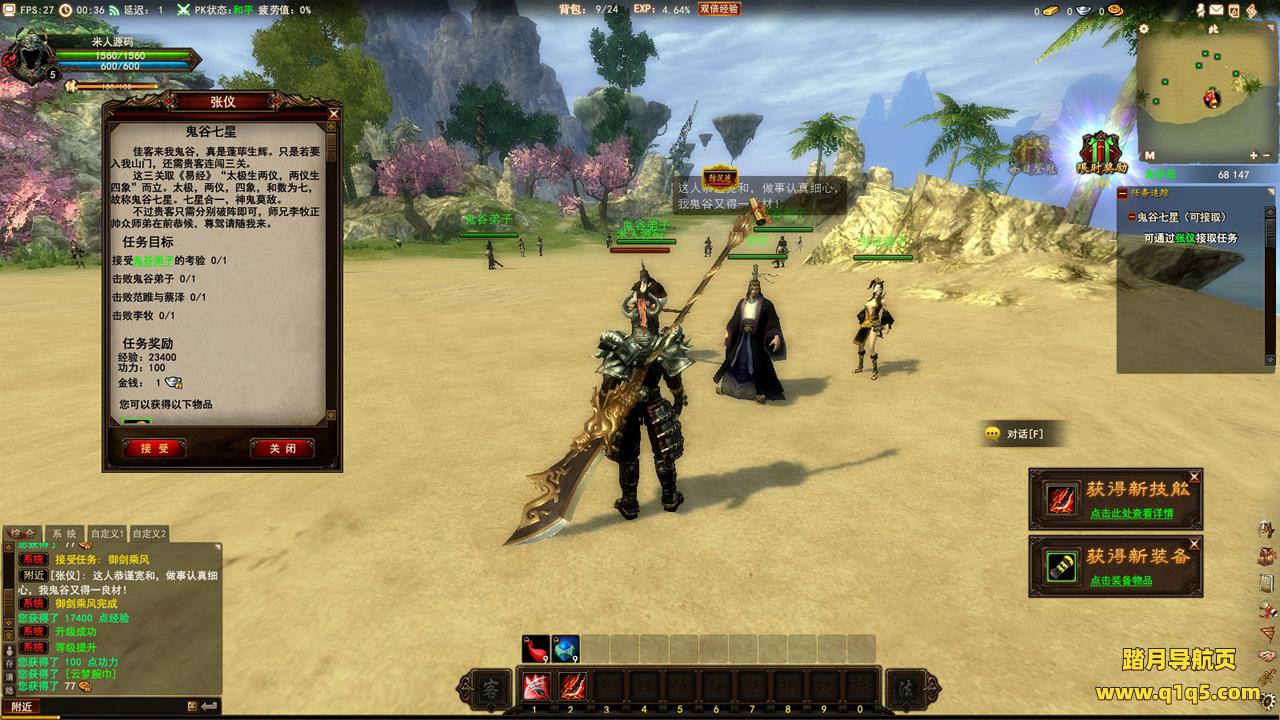Activate the red slash skill in slot 2

[x=571, y=688]
